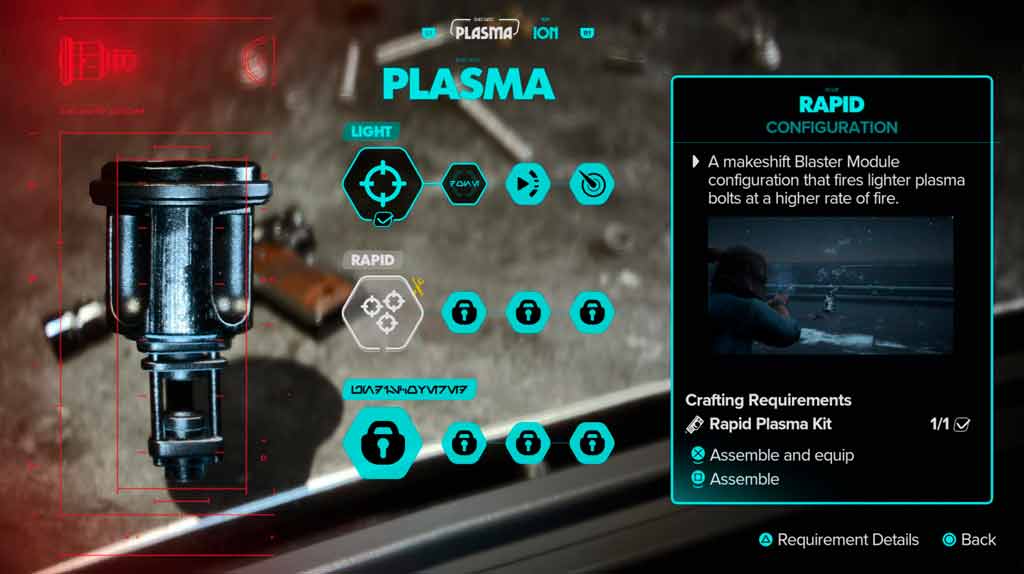Viewport: 1024px width, 574px height.
Task: Choose the arrow-with-arcs upgrade in Light row
Action: pyautogui.click(x=527, y=184)
